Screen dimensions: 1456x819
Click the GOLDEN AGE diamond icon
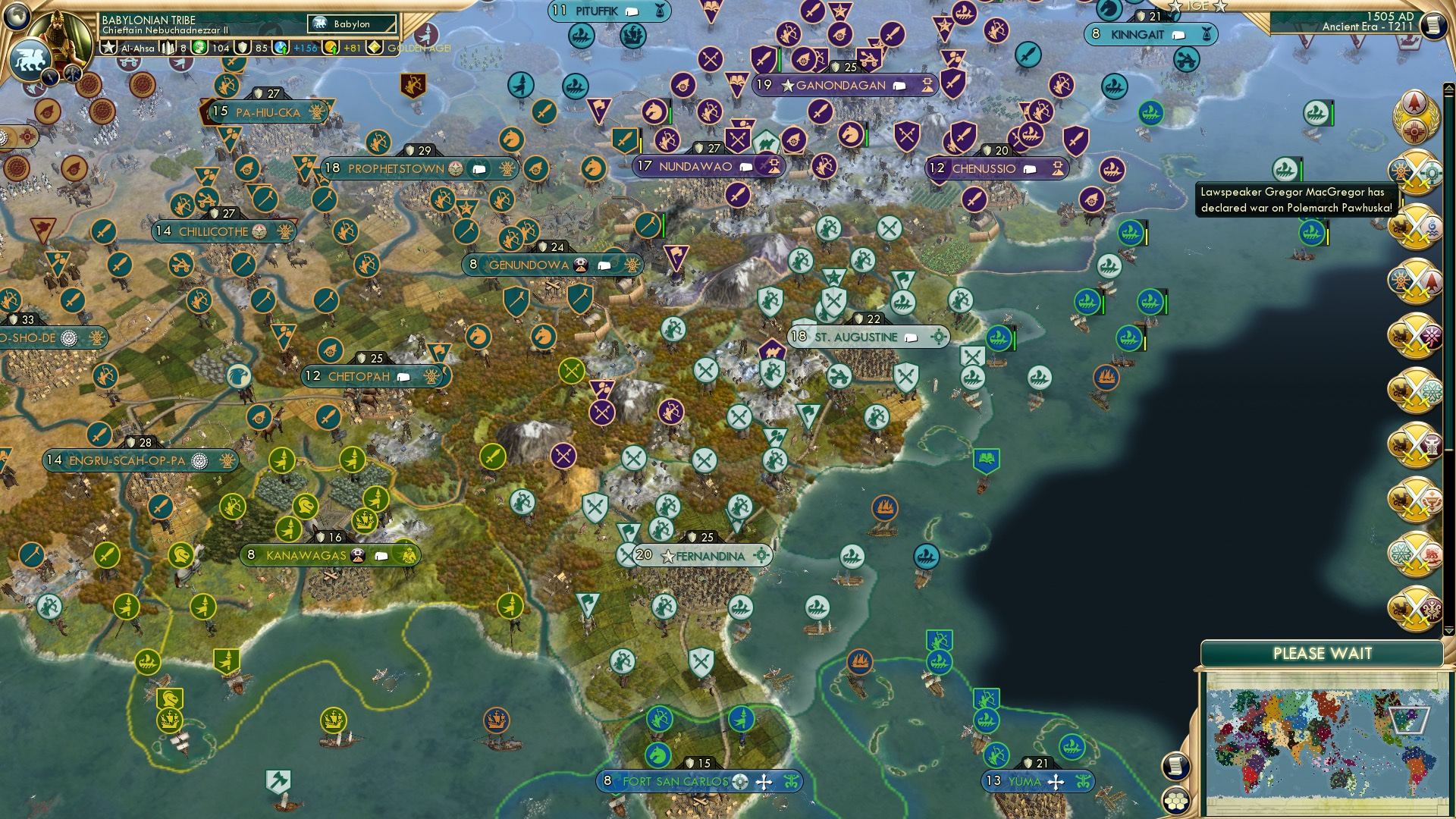tap(374, 47)
